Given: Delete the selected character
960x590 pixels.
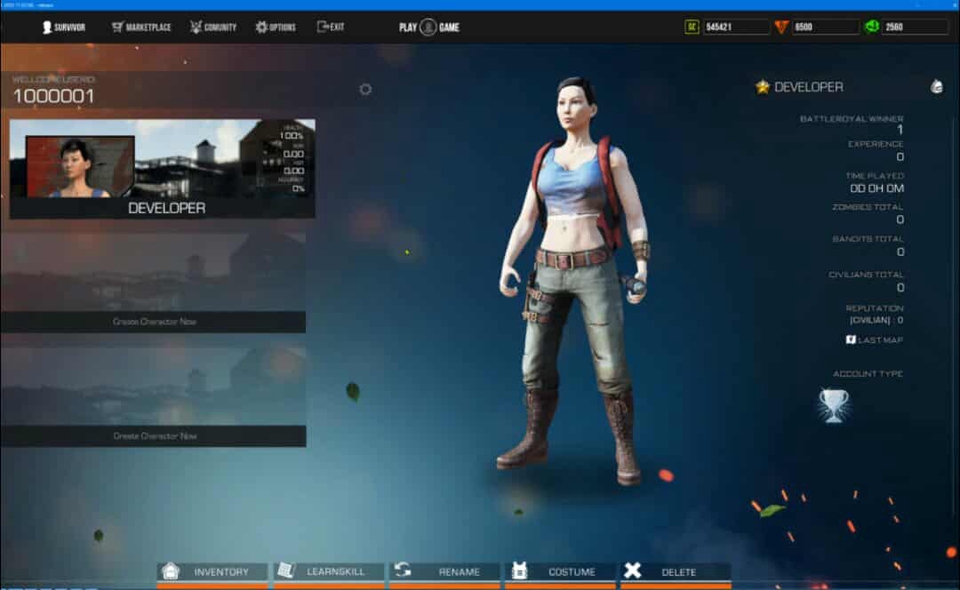Looking at the screenshot, I should (x=676, y=572).
